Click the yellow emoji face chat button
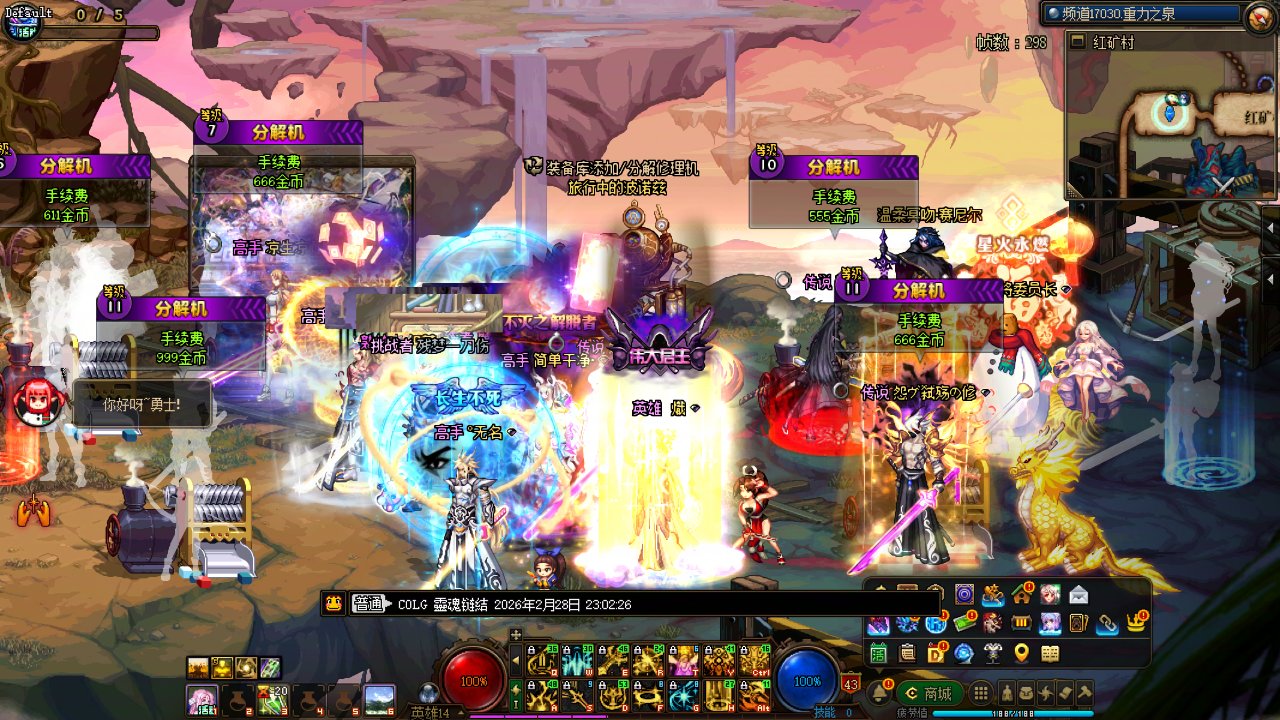1280x720 pixels. pyautogui.click(x=334, y=604)
